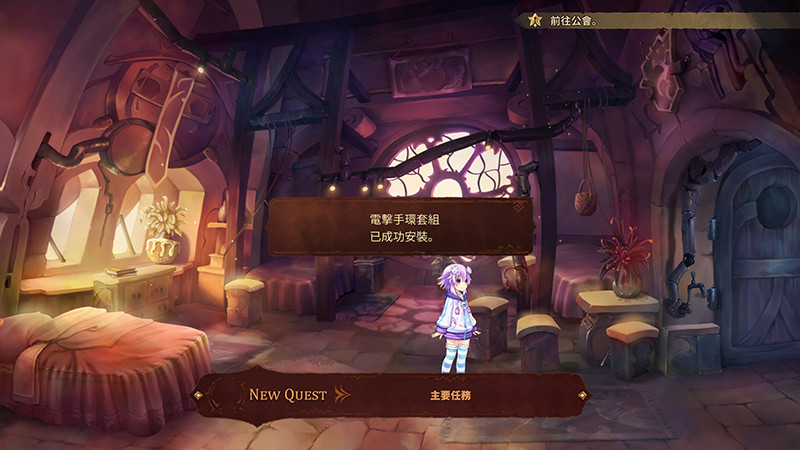Select the New Quest 主要任務 banner
The width and height of the screenshot is (800, 450).
click(x=390, y=395)
